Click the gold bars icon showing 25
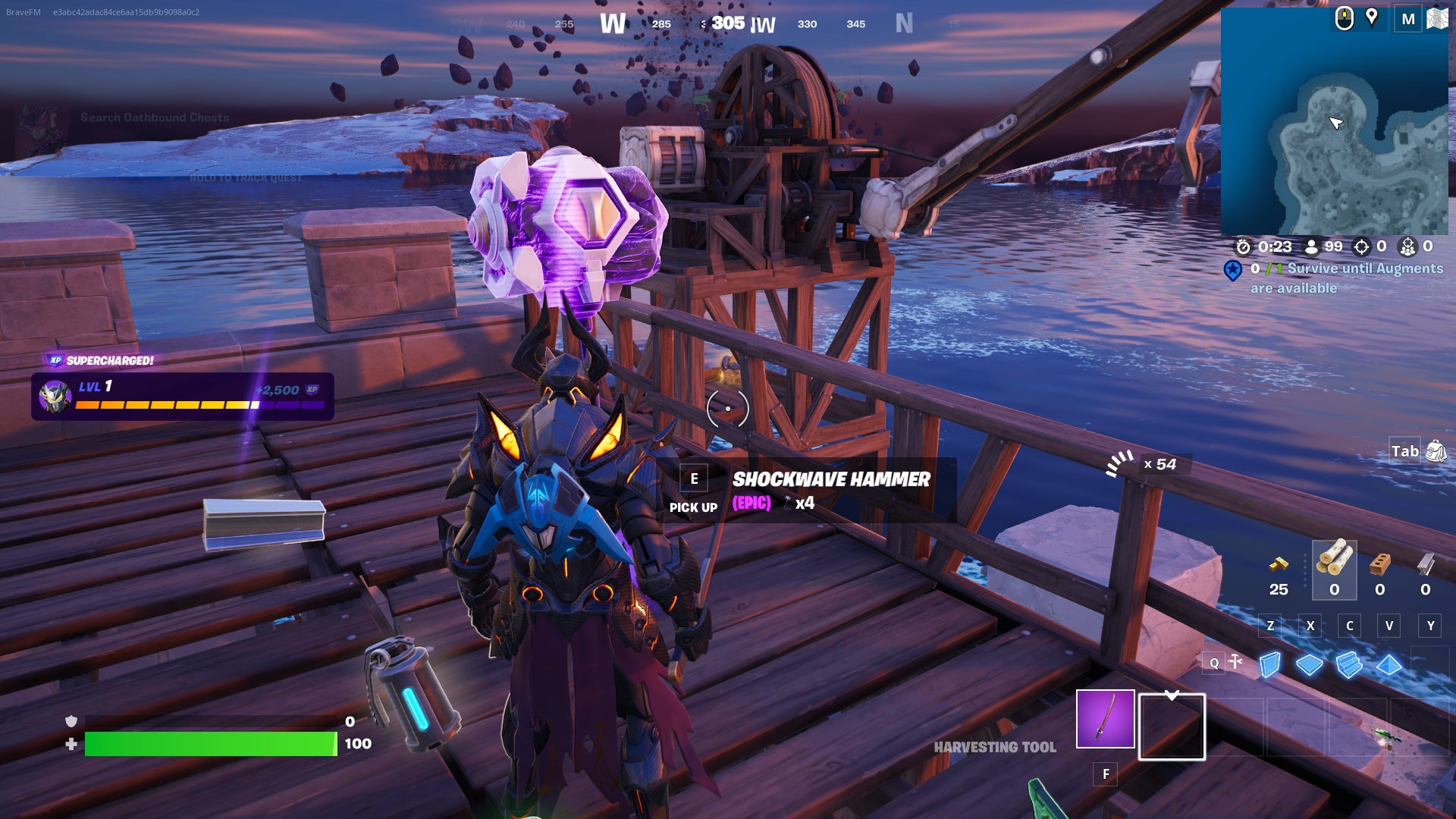Image resolution: width=1456 pixels, height=819 pixels. click(1280, 565)
